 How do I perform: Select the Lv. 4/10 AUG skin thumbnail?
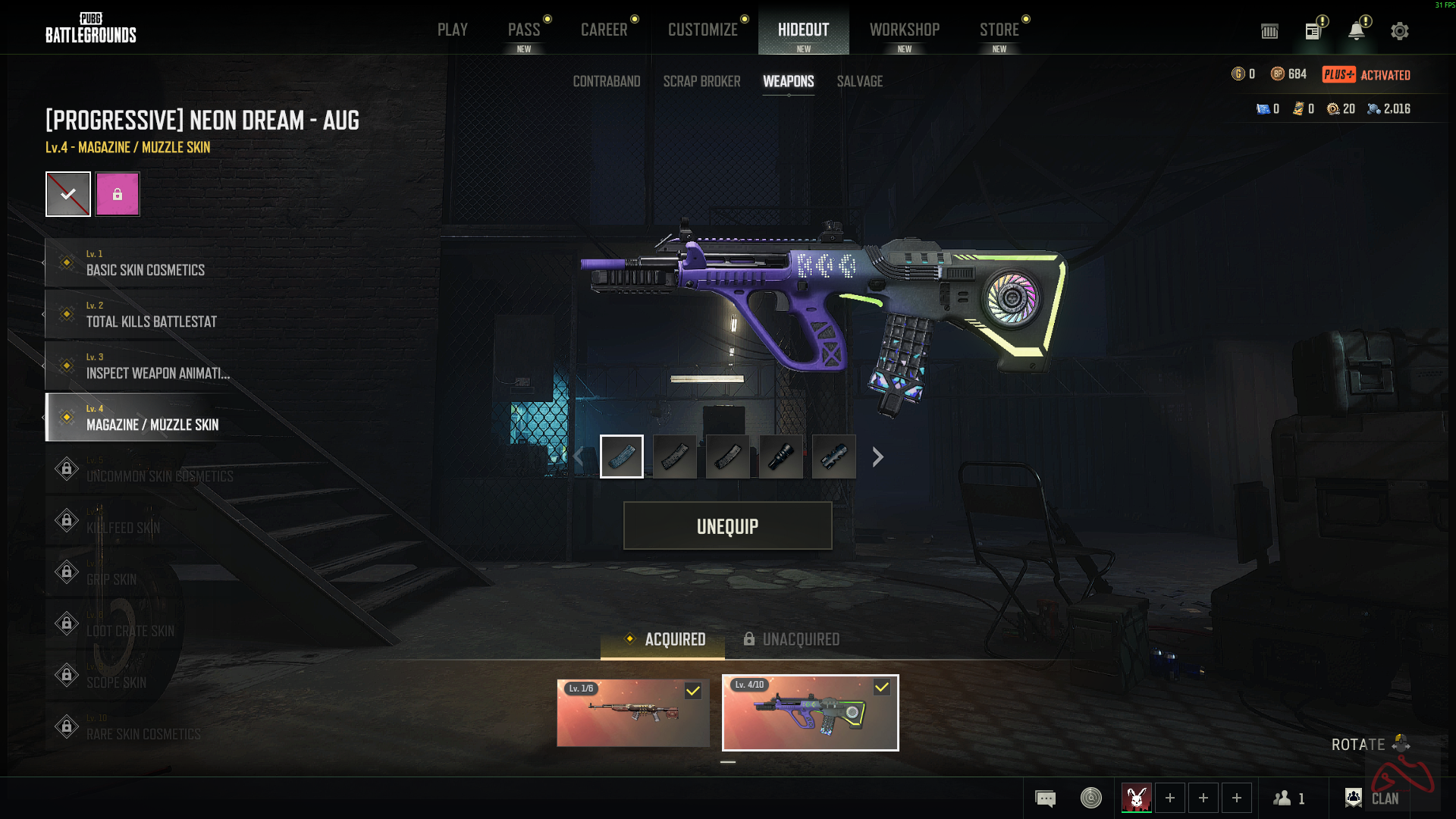click(x=810, y=713)
